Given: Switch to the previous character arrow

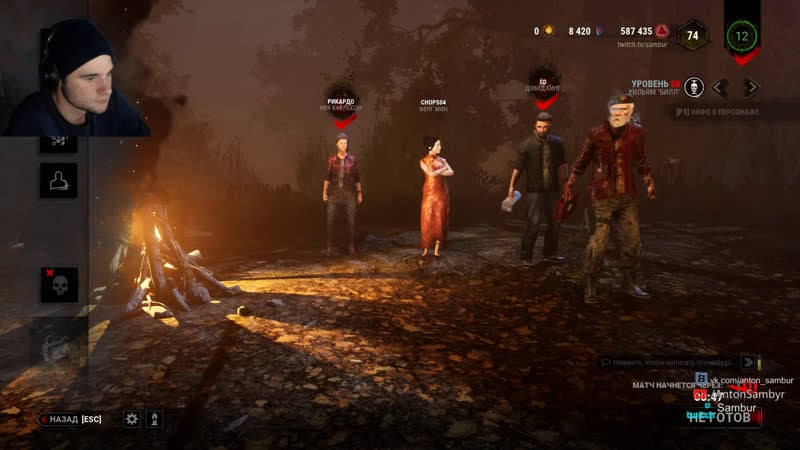Looking at the screenshot, I should [719, 87].
